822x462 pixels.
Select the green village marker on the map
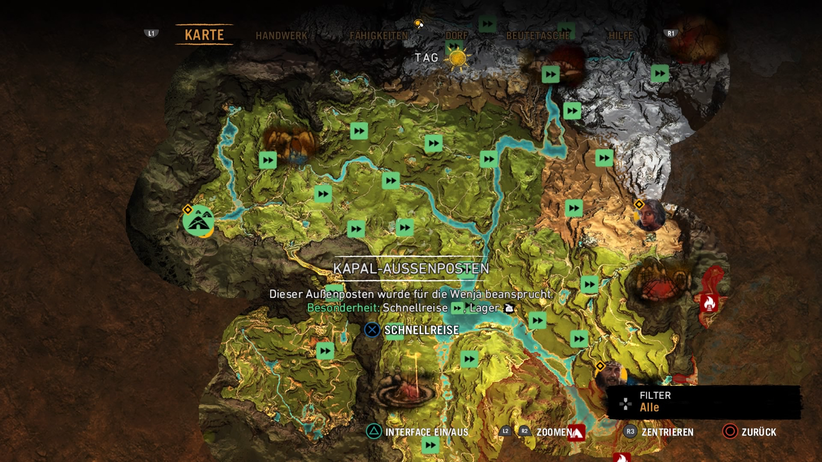(x=198, y=220)
